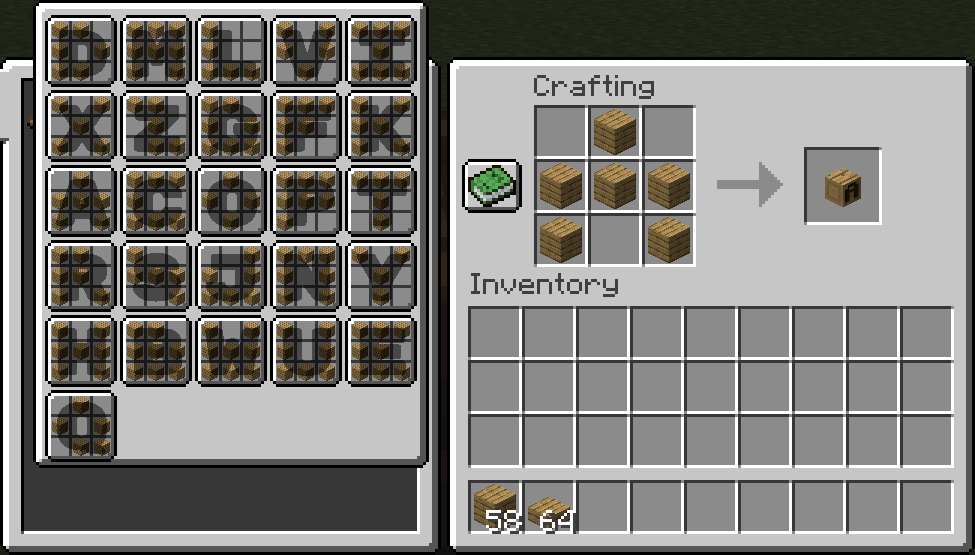The width and height of the screenshot is (975, 555).
Task: Select the letter J recipe
Action: pyautogui.click(x=232, y=276)
